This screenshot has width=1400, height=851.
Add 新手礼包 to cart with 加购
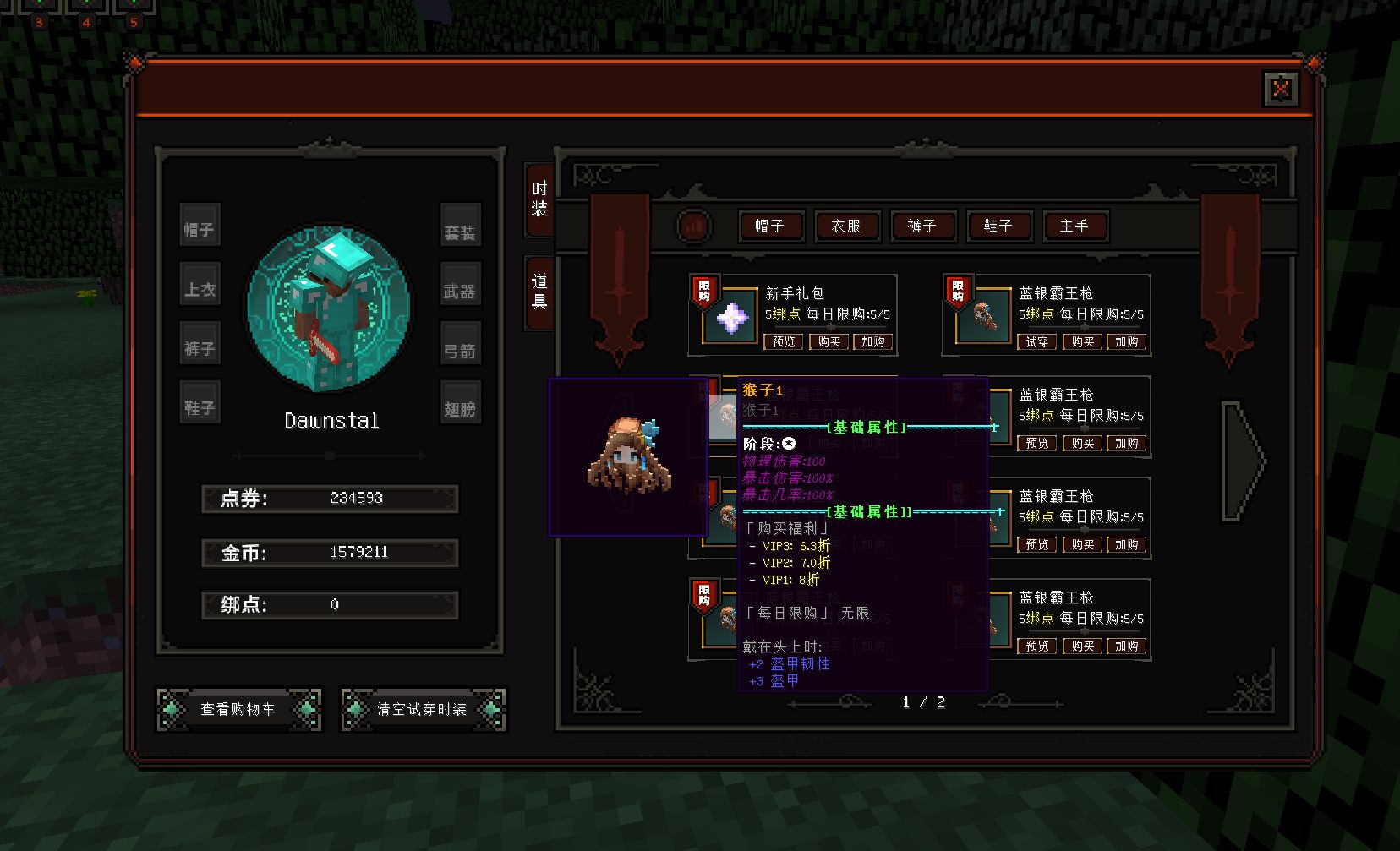873,342
